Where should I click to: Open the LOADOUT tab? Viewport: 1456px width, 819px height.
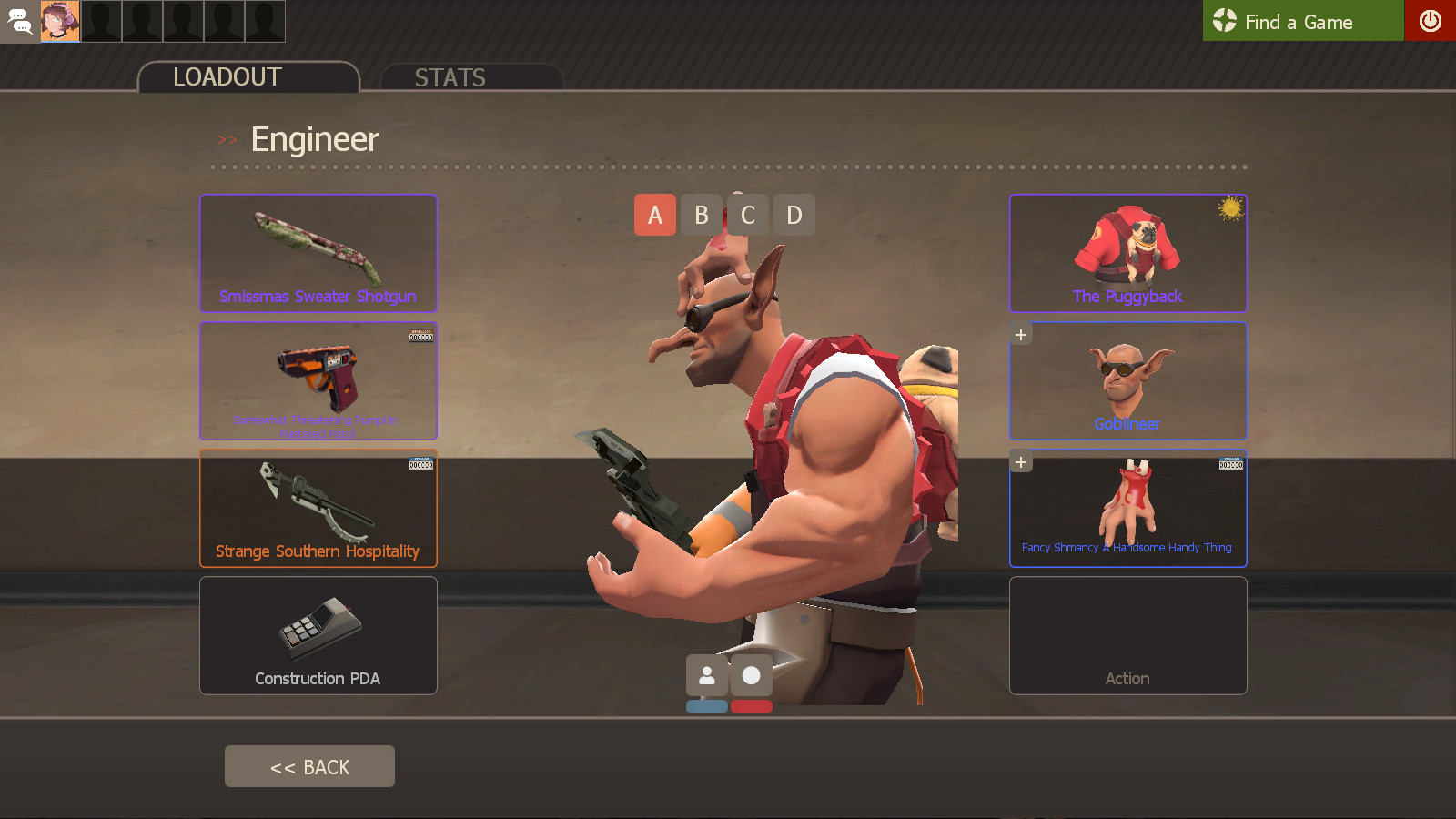pos(227,77)
